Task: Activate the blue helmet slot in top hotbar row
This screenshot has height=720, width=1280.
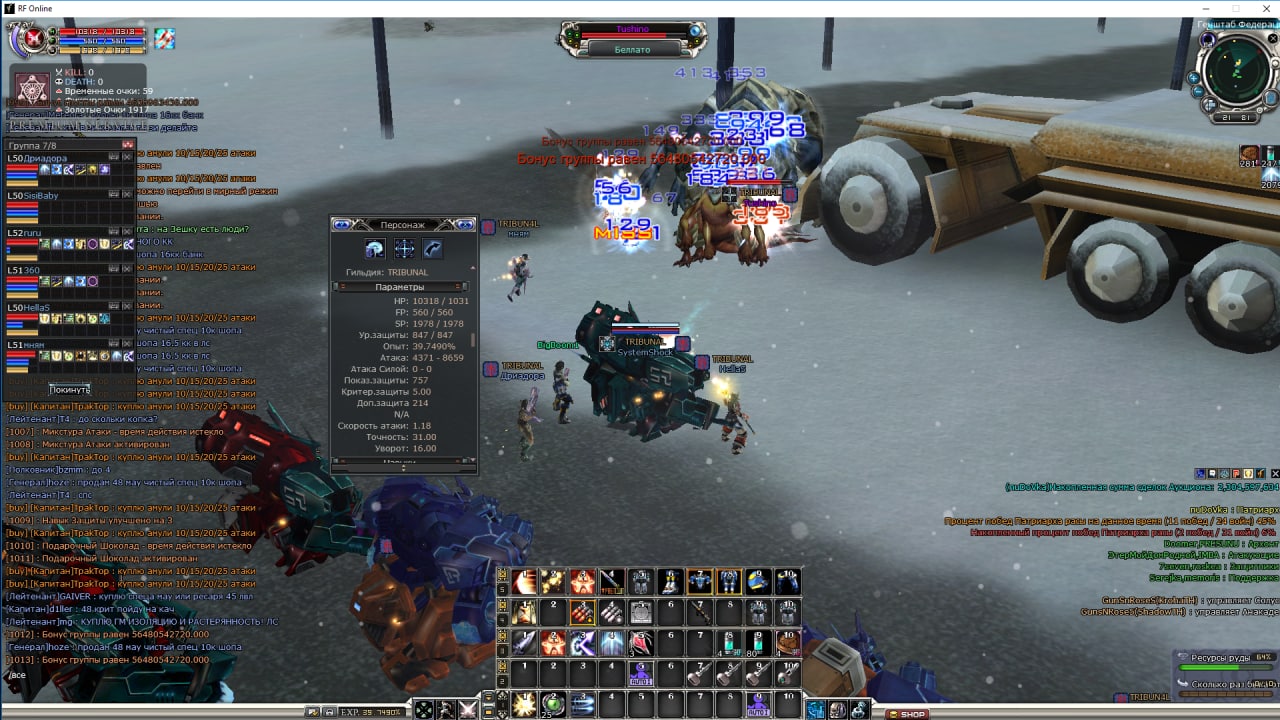Action: tap(758, 581)
